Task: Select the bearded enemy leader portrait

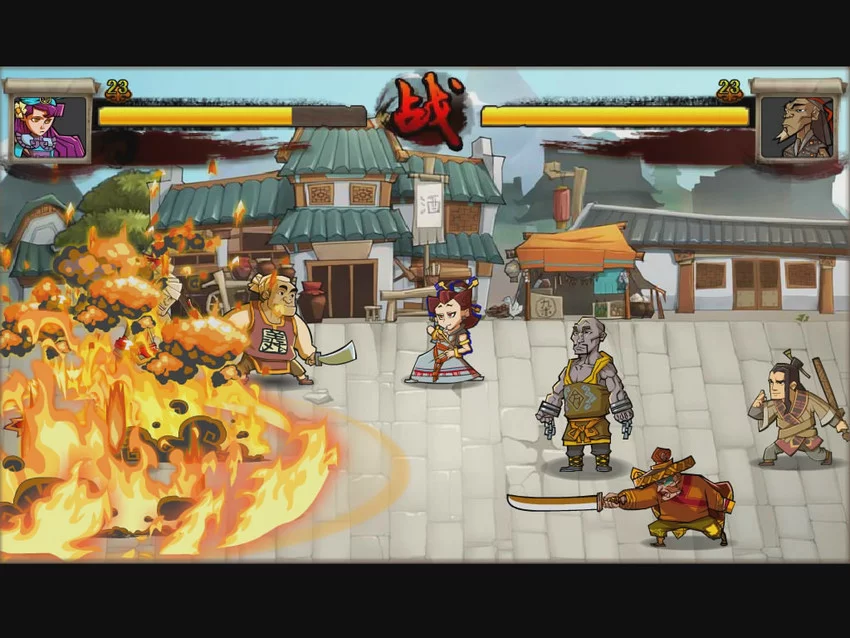Action: (796, 127)
